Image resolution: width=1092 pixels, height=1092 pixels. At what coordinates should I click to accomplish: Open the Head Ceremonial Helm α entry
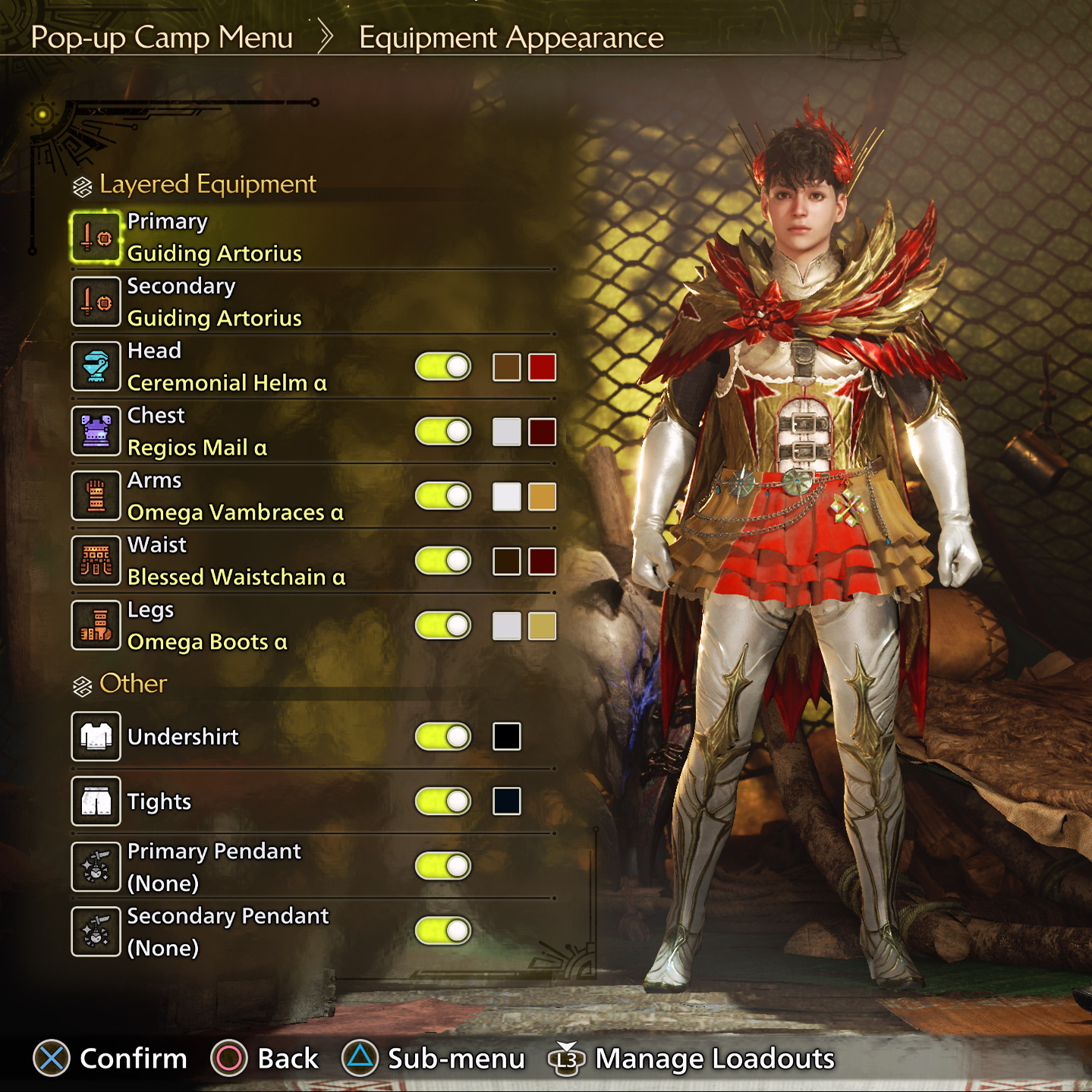coord(226,367)
